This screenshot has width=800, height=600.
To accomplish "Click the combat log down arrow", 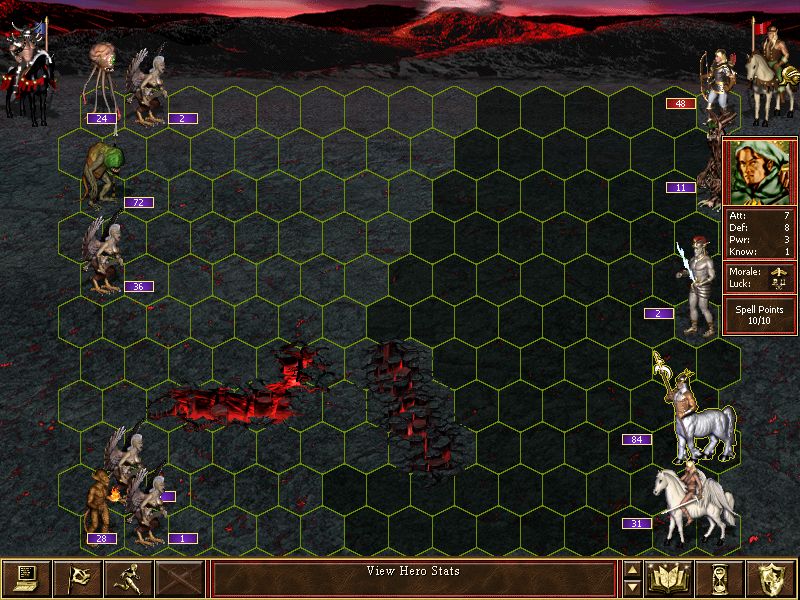I will pyautogui.click(x=631, y=587).
